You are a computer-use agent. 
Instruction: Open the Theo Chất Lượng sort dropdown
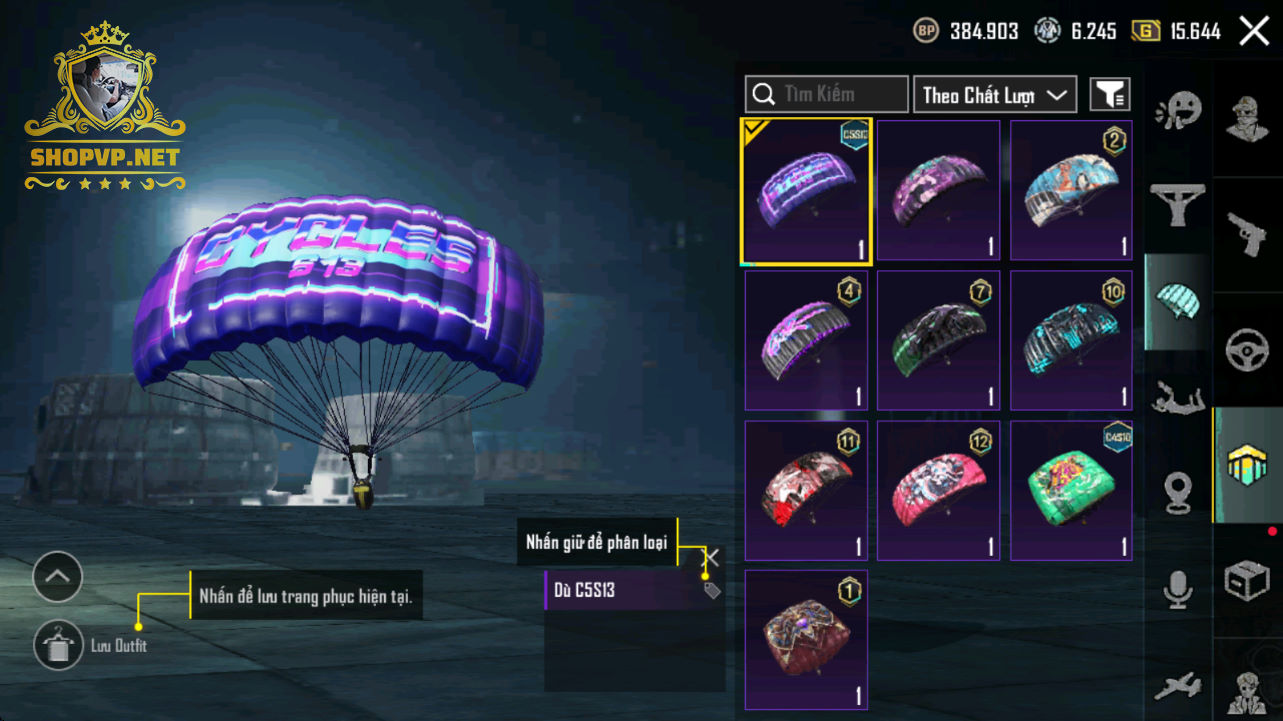click(994, 95)
